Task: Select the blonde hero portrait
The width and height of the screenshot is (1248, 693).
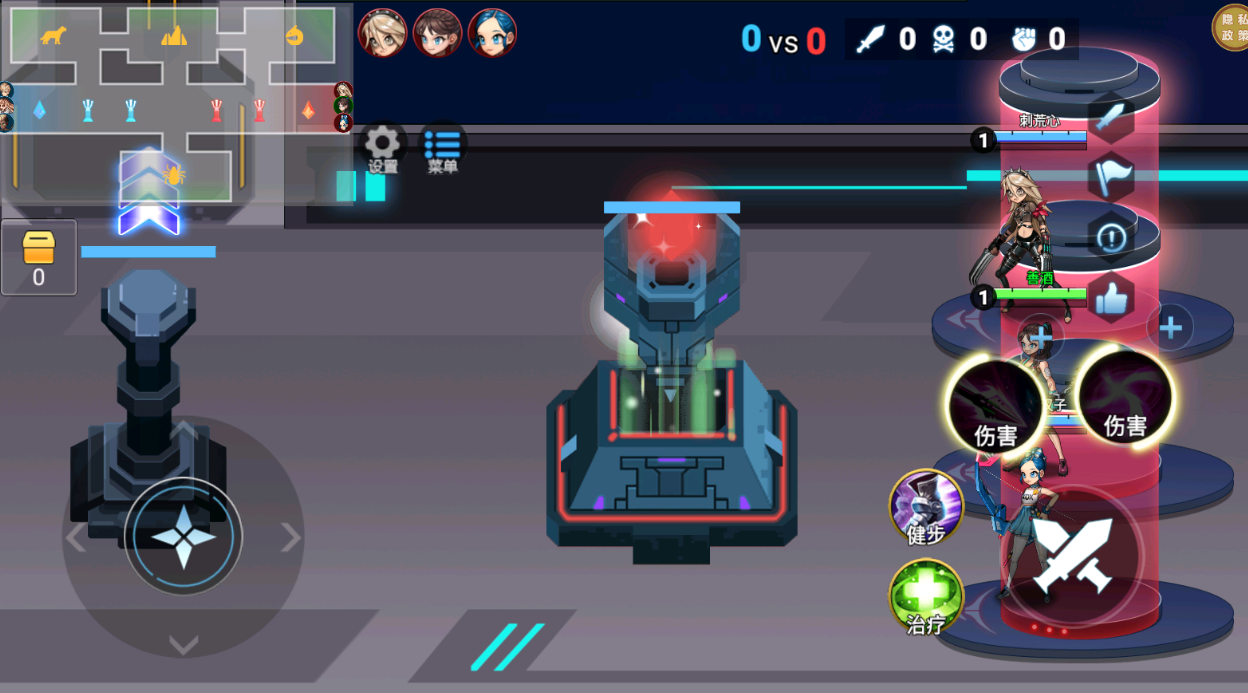Action: [x=382, y=33]
